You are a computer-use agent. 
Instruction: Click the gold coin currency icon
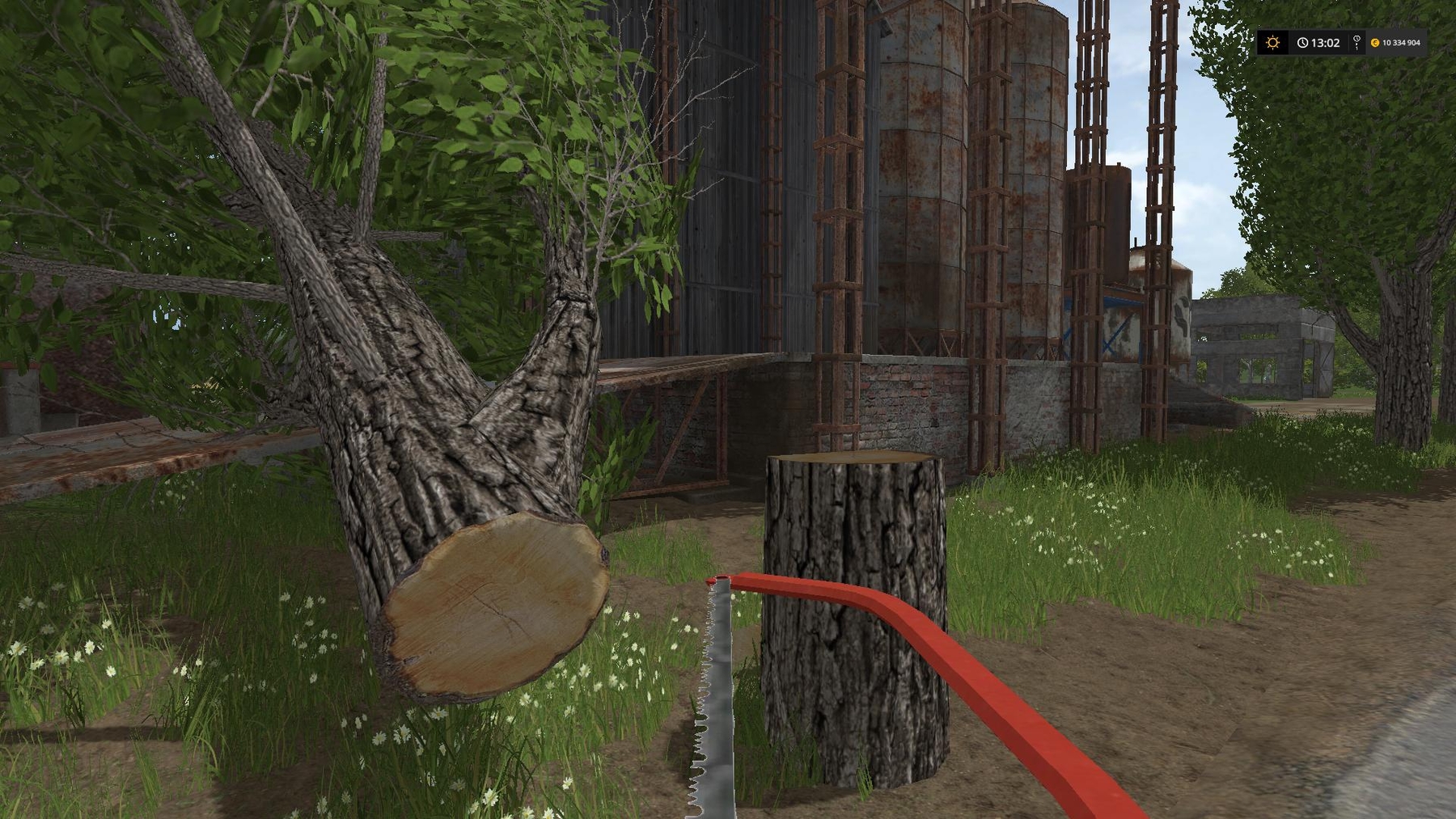(1376, 43)
